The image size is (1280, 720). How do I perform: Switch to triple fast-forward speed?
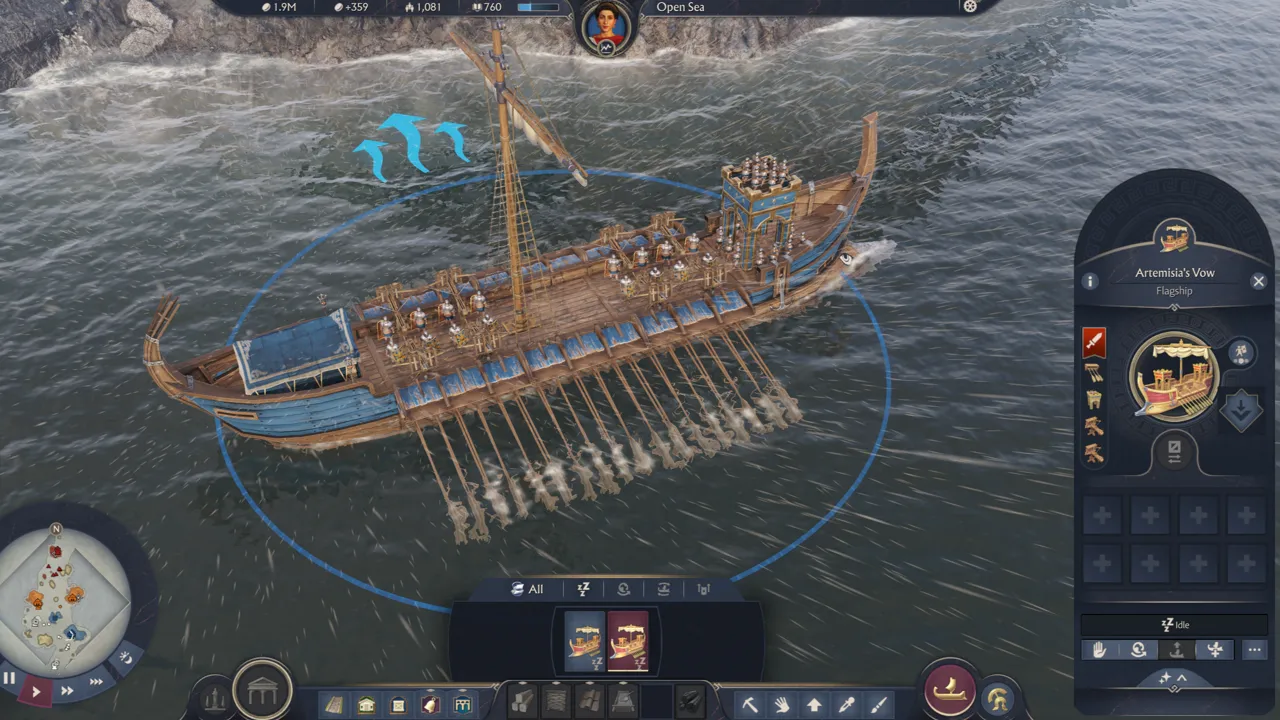(96, 682)
